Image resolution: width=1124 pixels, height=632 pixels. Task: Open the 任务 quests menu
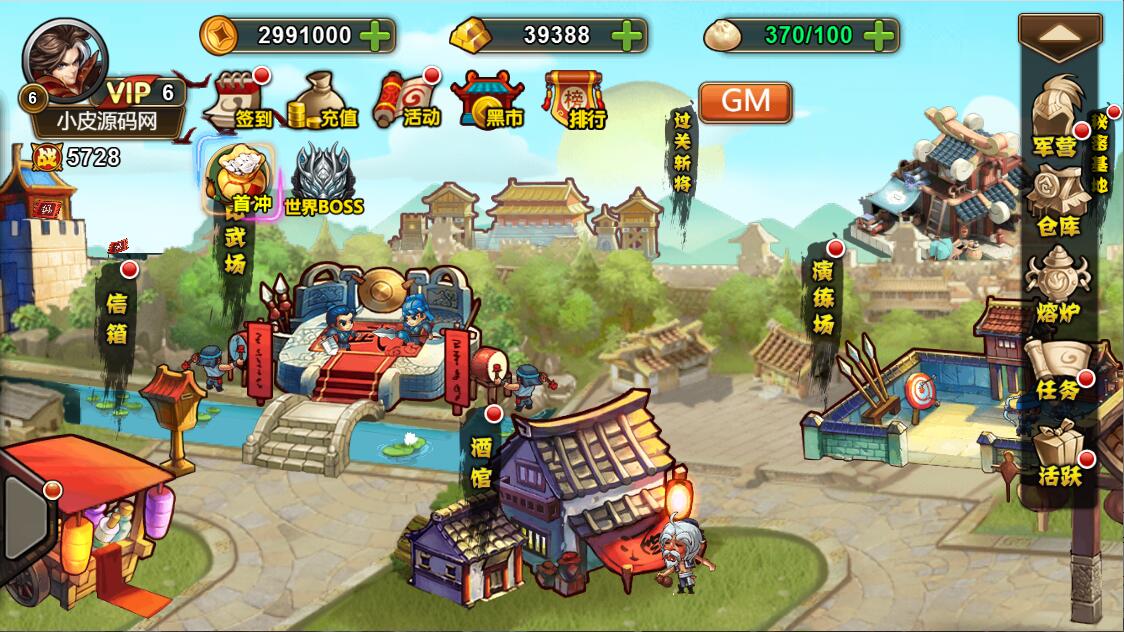(x=1057, y=368)
